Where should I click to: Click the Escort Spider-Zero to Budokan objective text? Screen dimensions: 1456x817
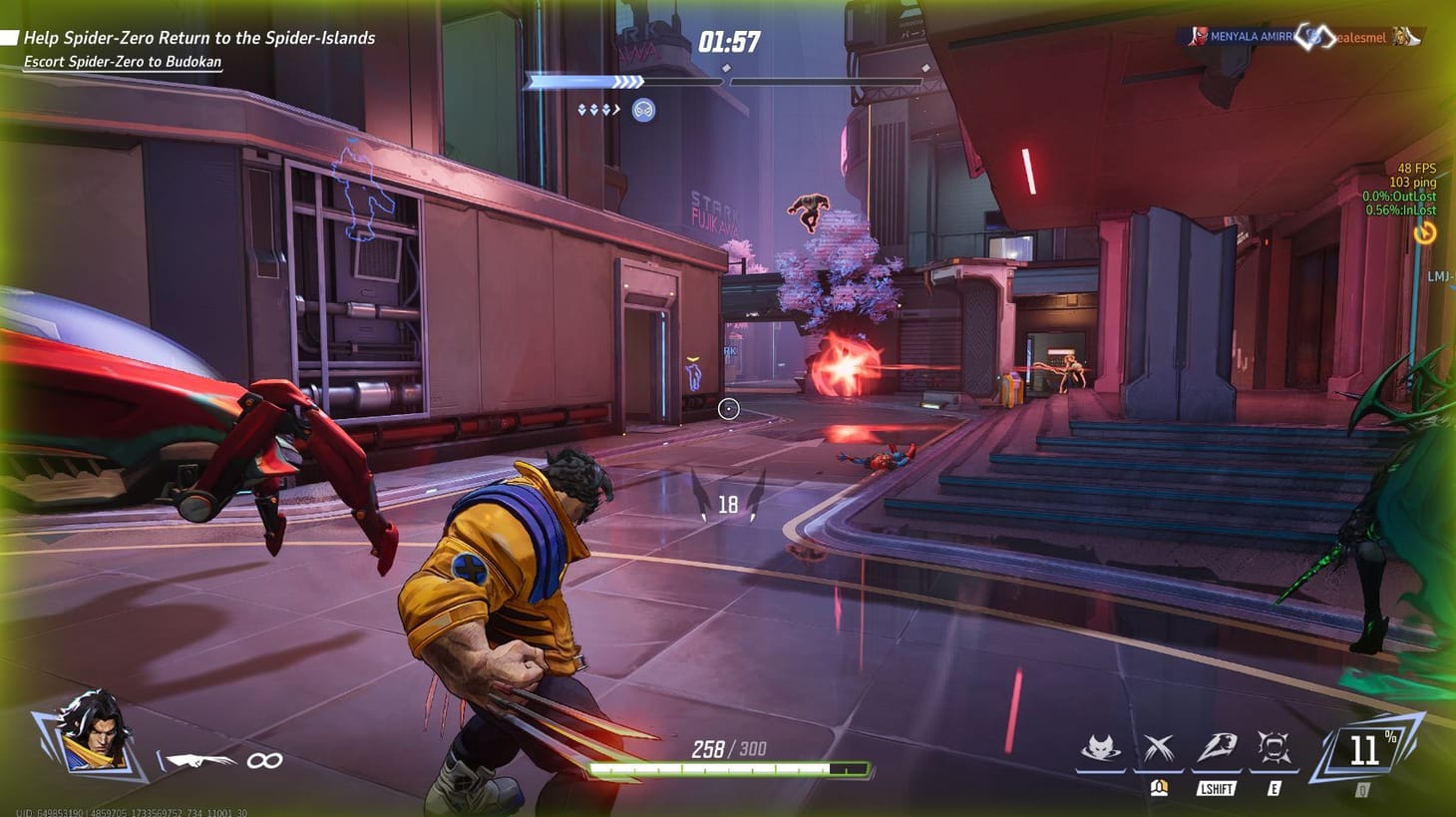click(122, 59)
